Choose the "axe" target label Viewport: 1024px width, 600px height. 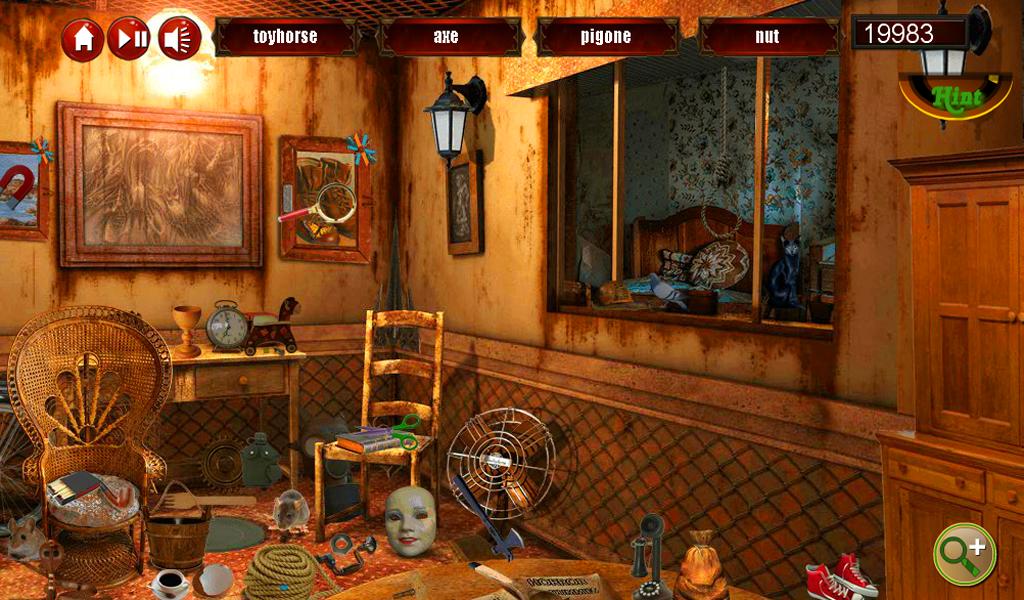(446, 37)
